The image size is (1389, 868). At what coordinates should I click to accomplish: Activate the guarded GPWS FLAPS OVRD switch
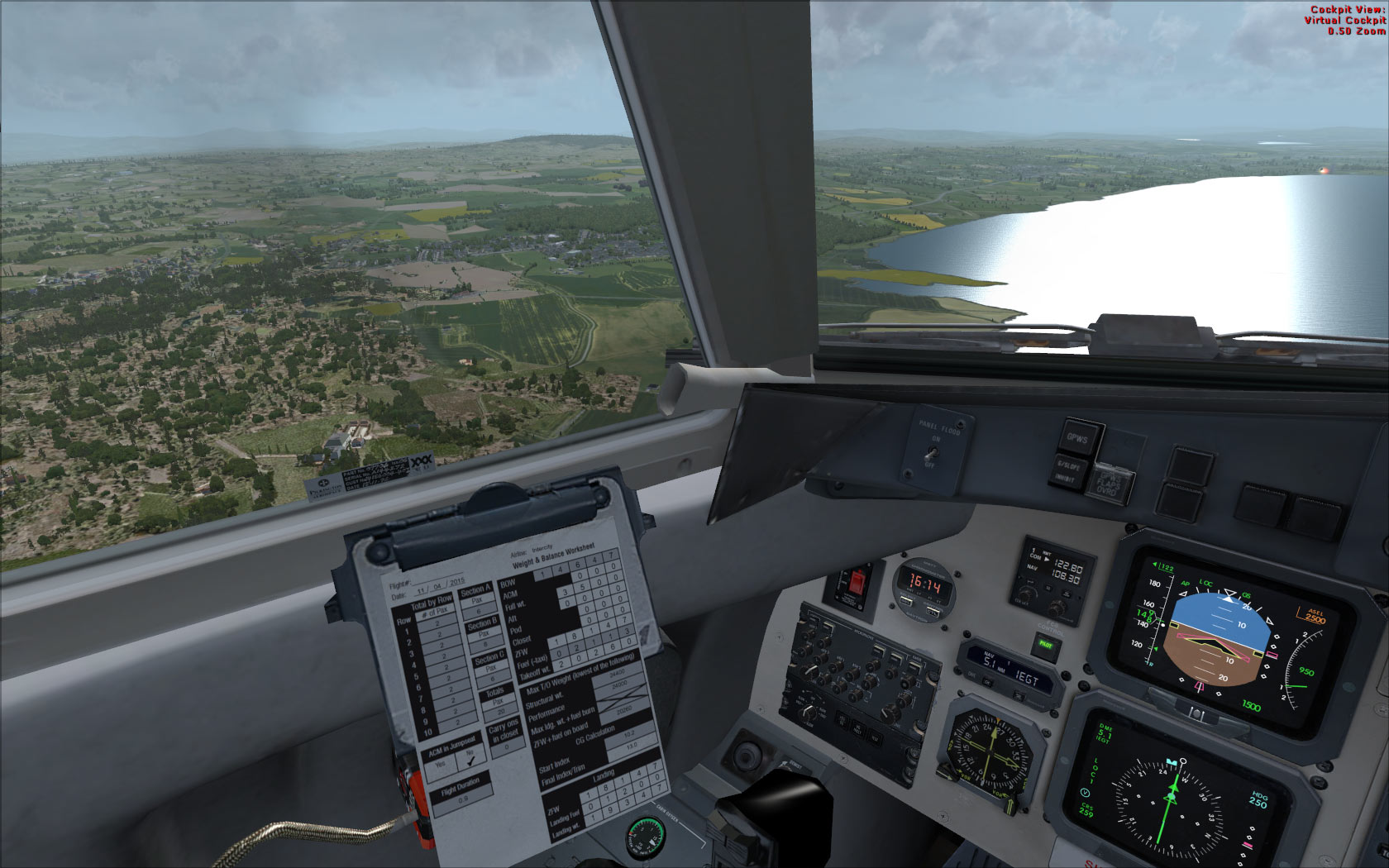tap(1106, 484)
